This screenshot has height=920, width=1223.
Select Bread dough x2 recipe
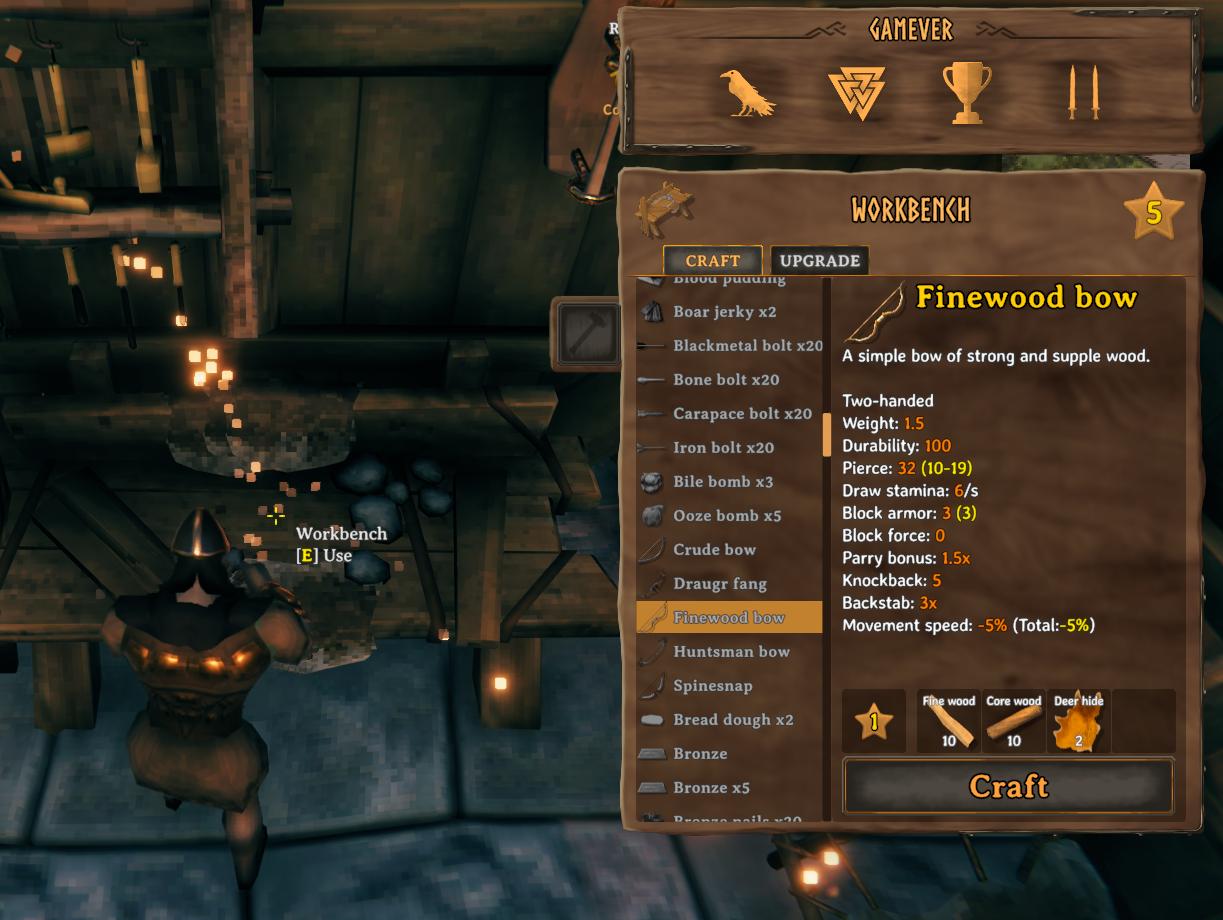[732, 720]
